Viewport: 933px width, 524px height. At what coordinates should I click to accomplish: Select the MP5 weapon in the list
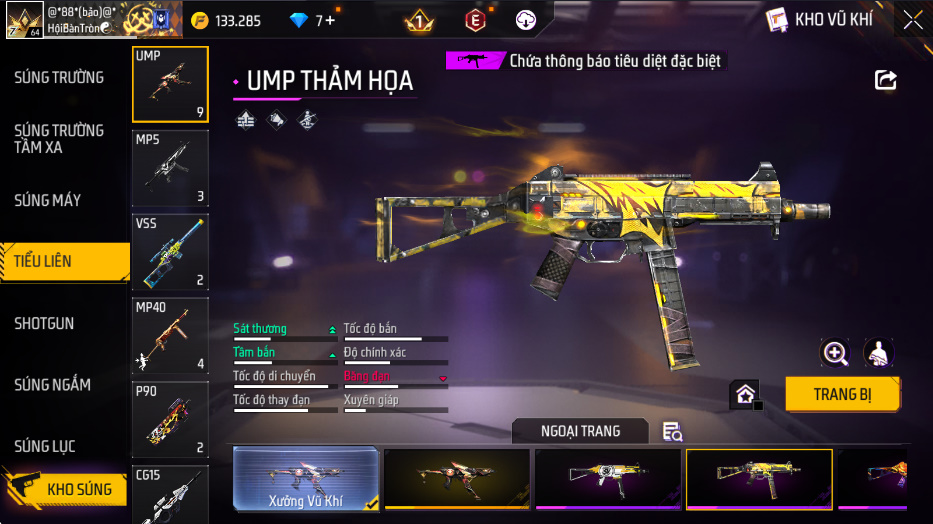(x=170, y=168)
